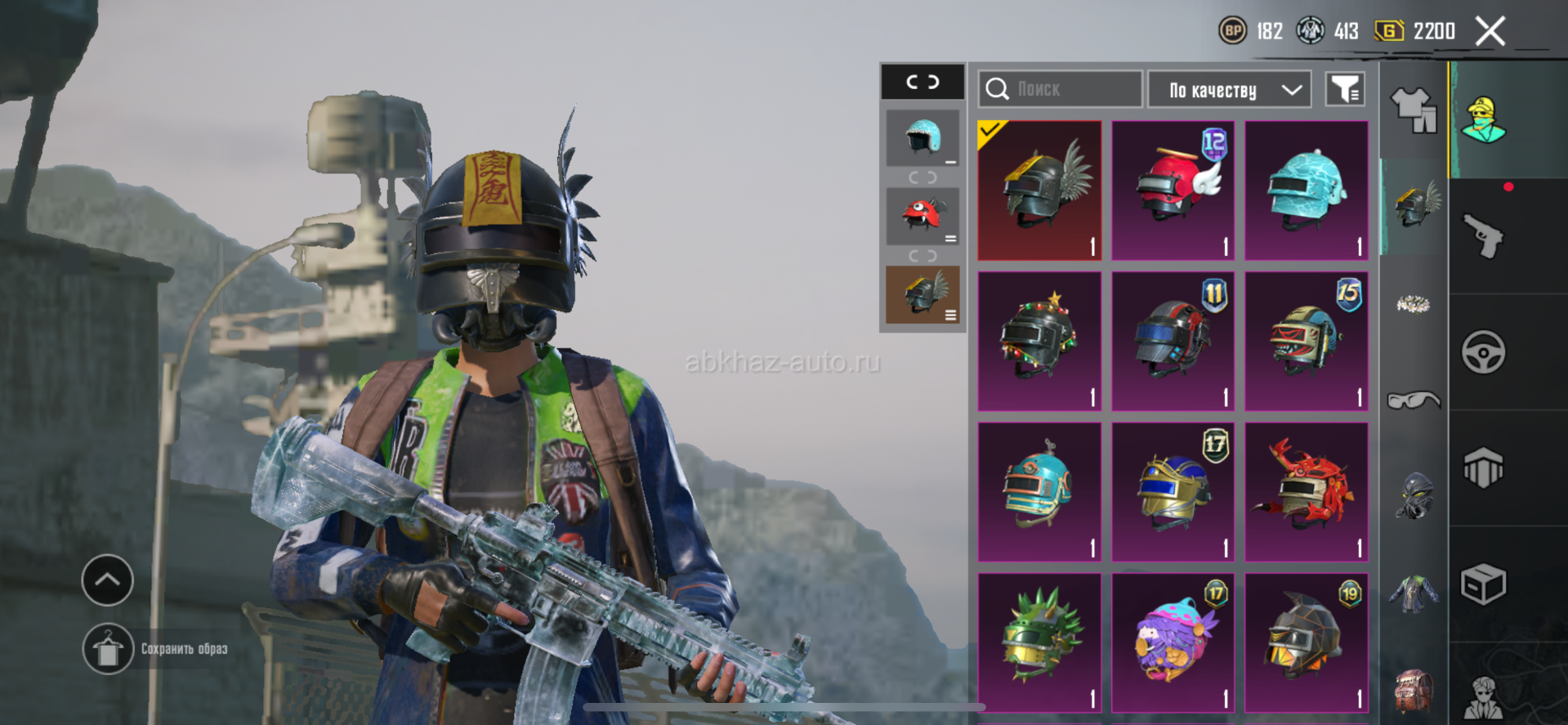The image size is (1568, 725).
Task: Select the purple monster helmet
Action: [x=1173, y=642]
